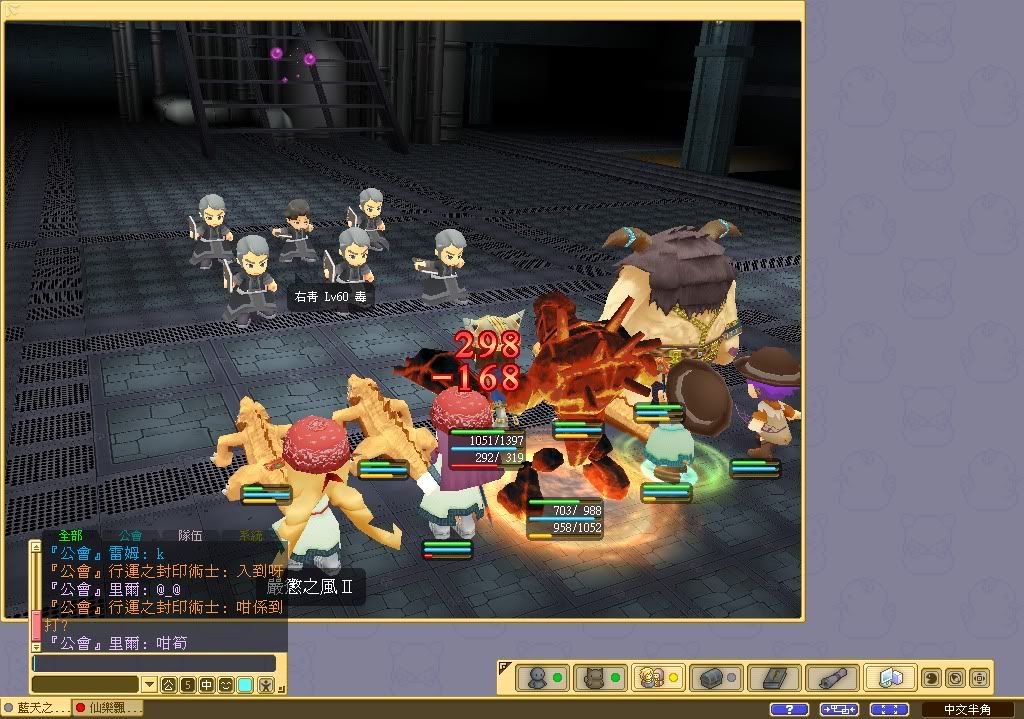The image size is (1024, 719).
Task: Toggle the 中 chat input button
Action: pyautogui.click(x=206, y=685)
